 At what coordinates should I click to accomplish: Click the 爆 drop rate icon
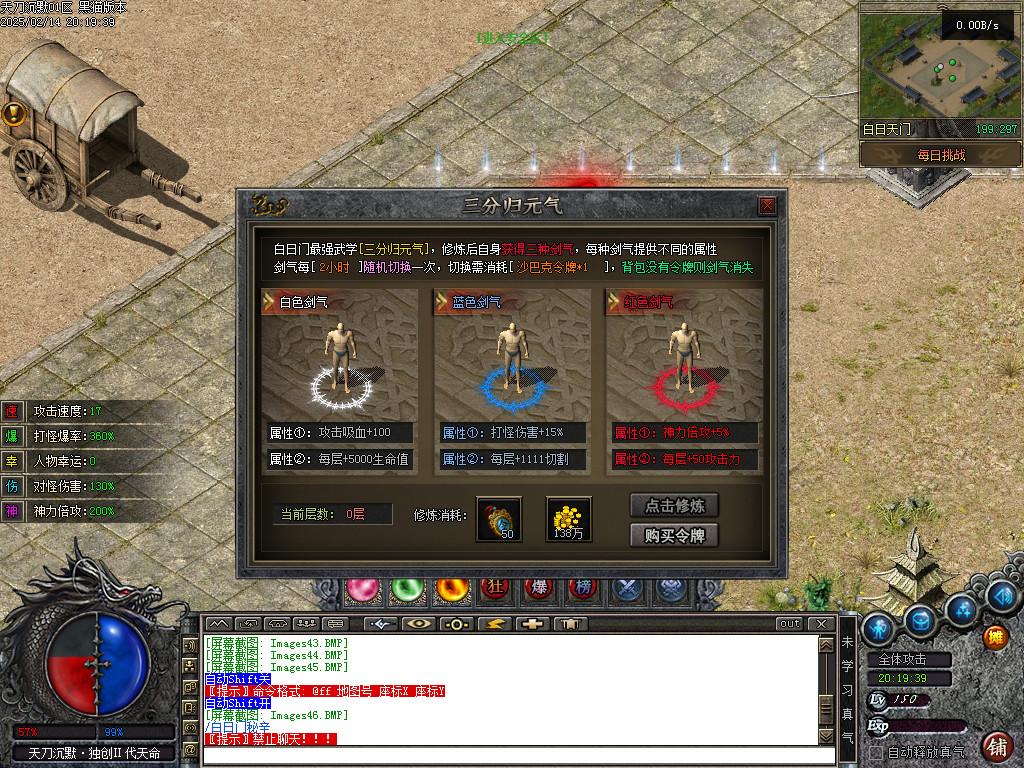[x=12, y=436]
